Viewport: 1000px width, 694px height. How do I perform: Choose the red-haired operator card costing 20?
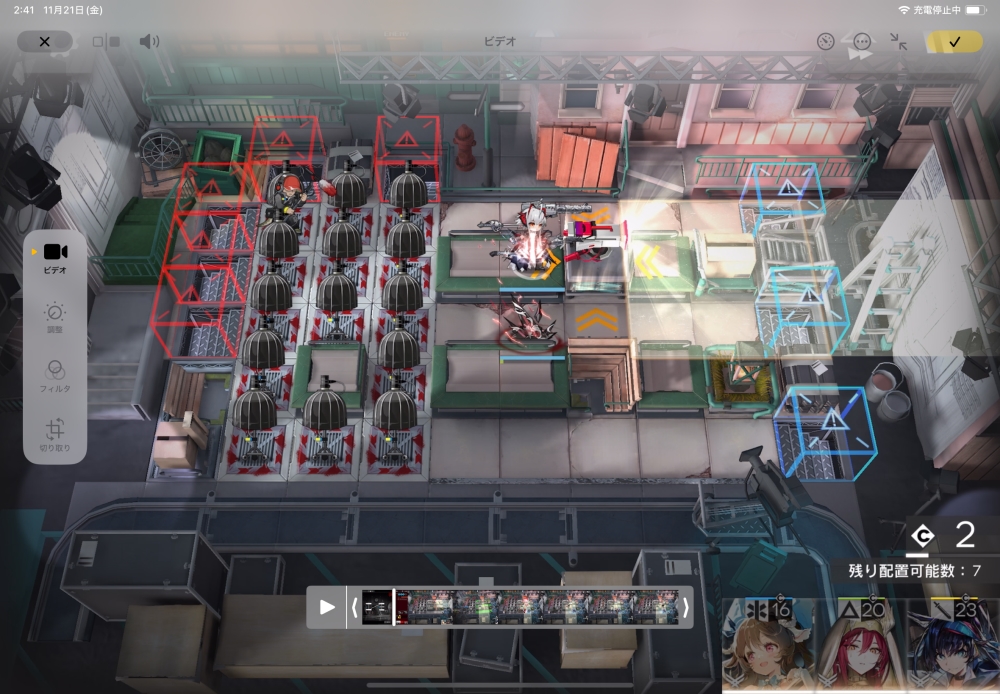click(x=860, y=647)
